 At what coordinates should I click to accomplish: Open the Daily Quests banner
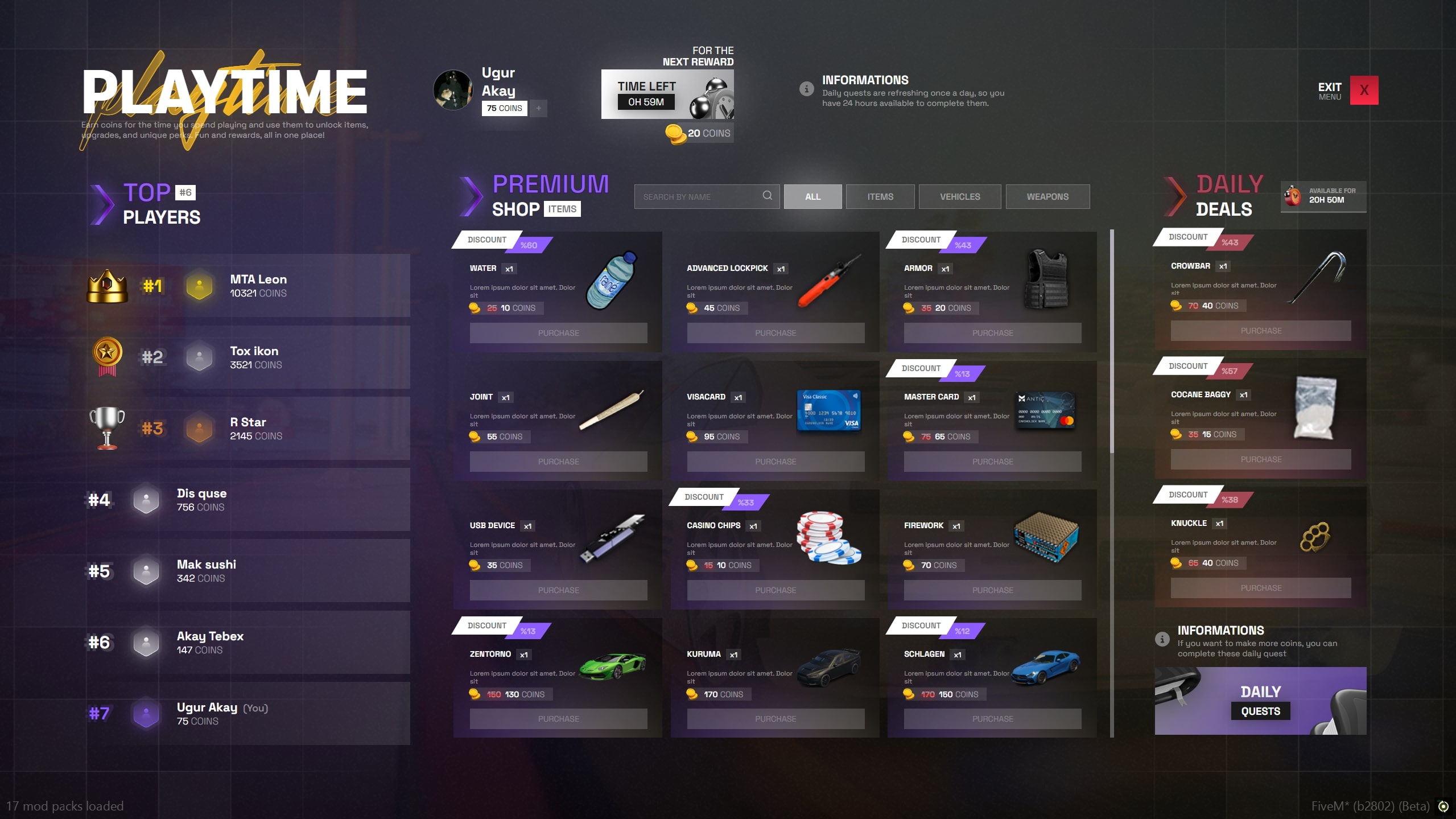point(1260,701)
